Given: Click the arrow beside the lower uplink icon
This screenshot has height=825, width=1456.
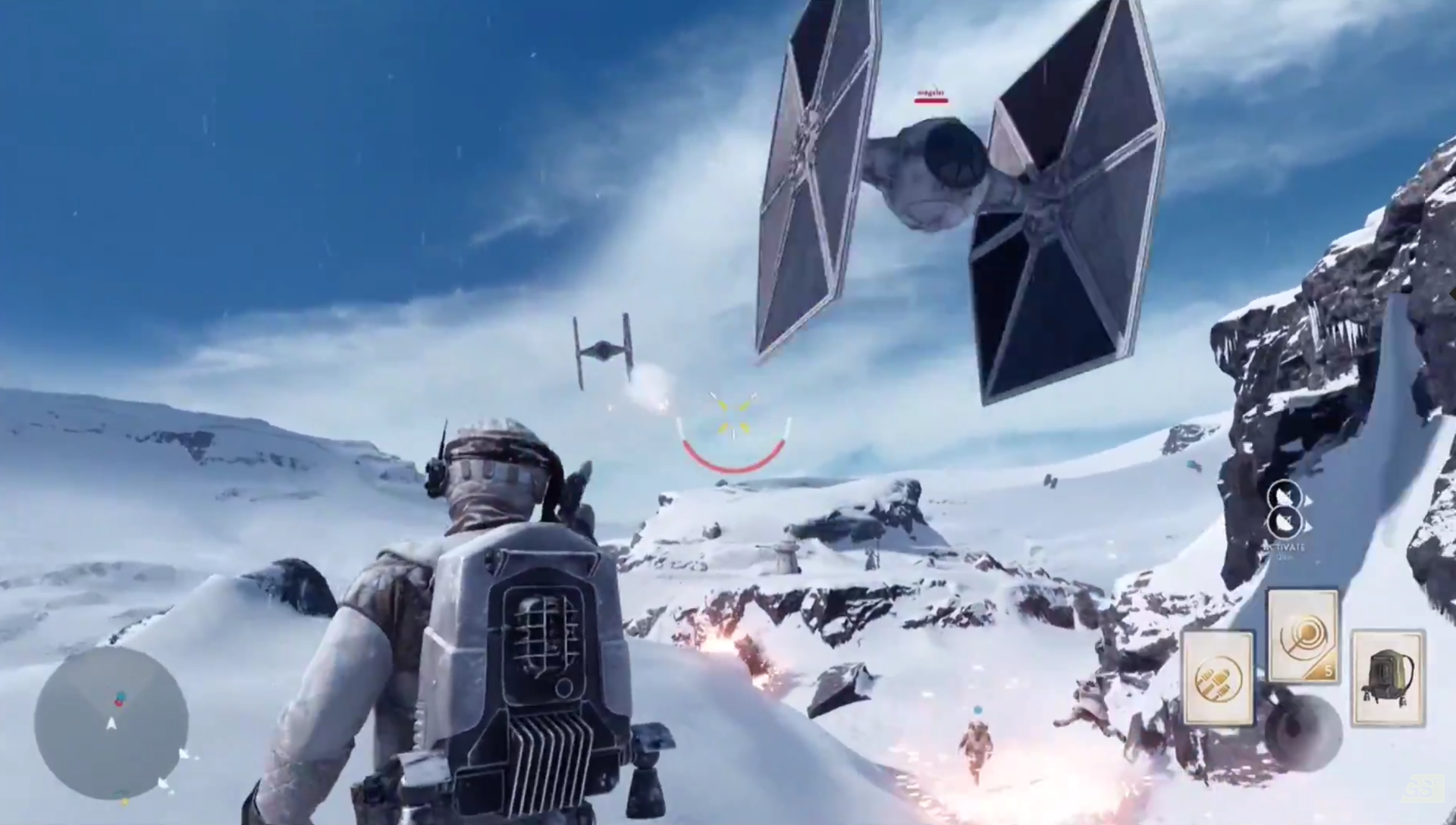Looking at the screenshot, I should tap(1309, 526).
